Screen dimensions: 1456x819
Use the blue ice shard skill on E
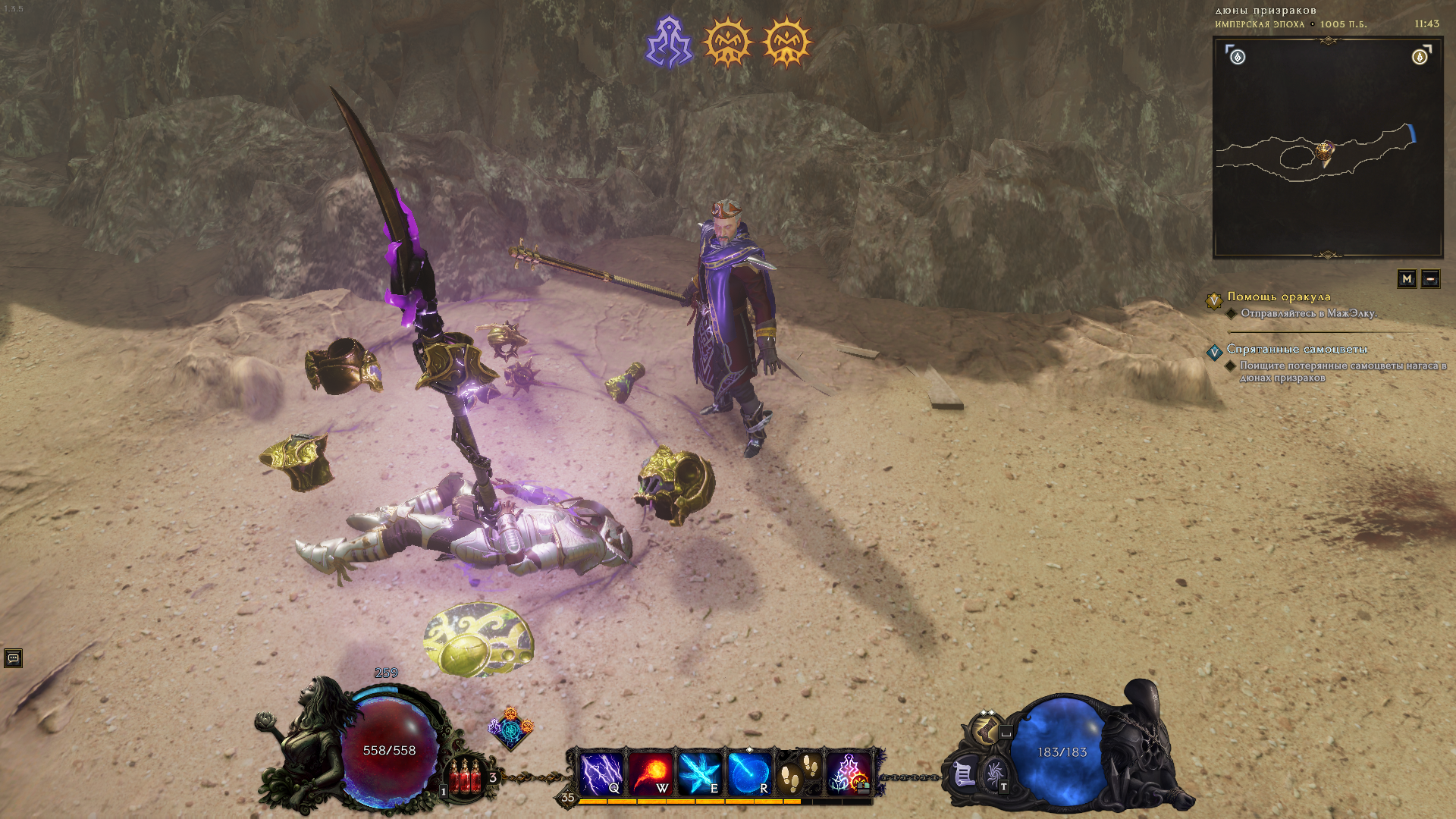(x=699, y=773)
